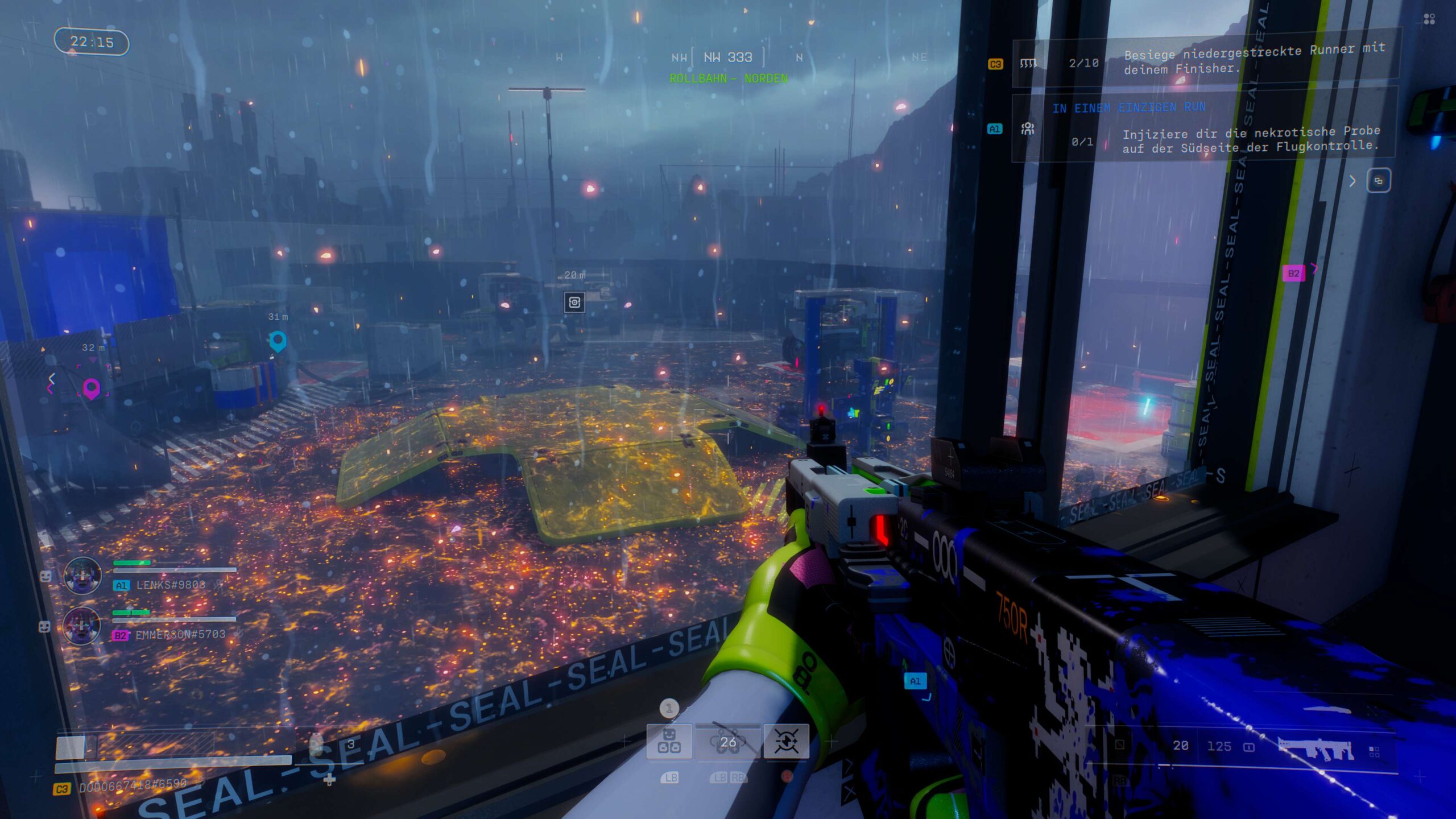1456x819 pixels.
Task: Click the compass heading NW 333
Action: click(x=728, y=57)
